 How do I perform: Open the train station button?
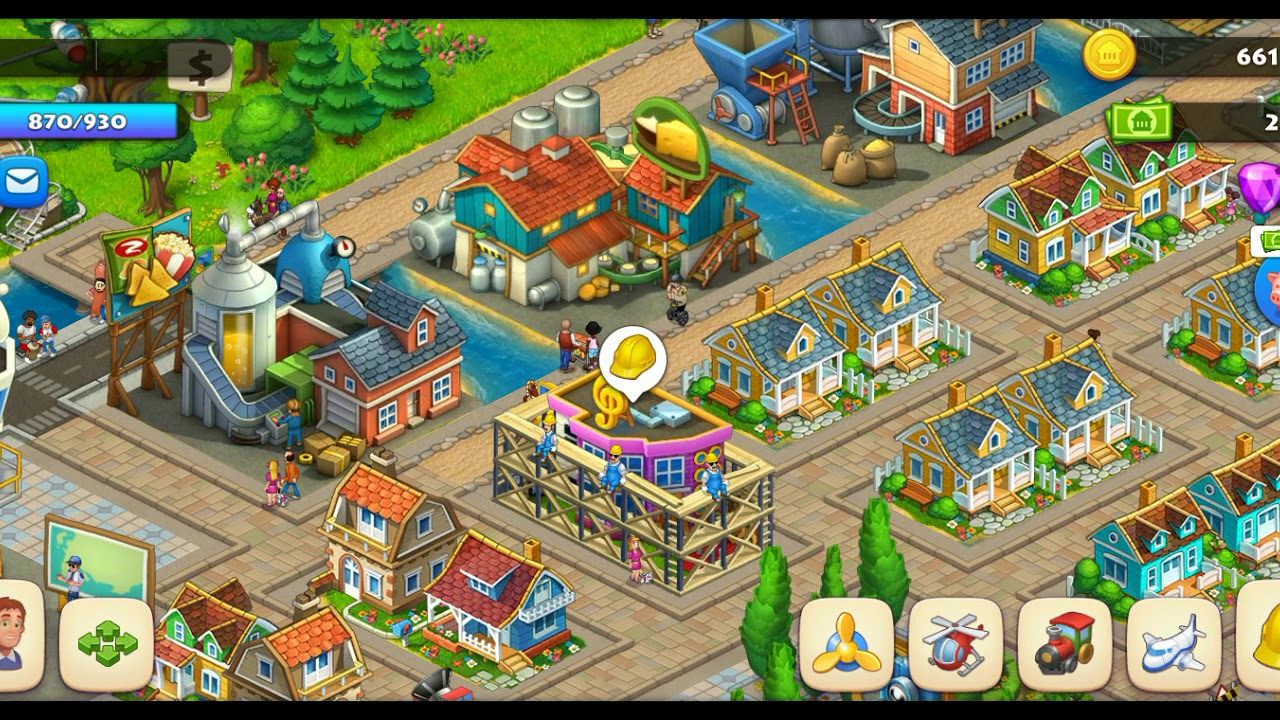tap(1064, 645)
